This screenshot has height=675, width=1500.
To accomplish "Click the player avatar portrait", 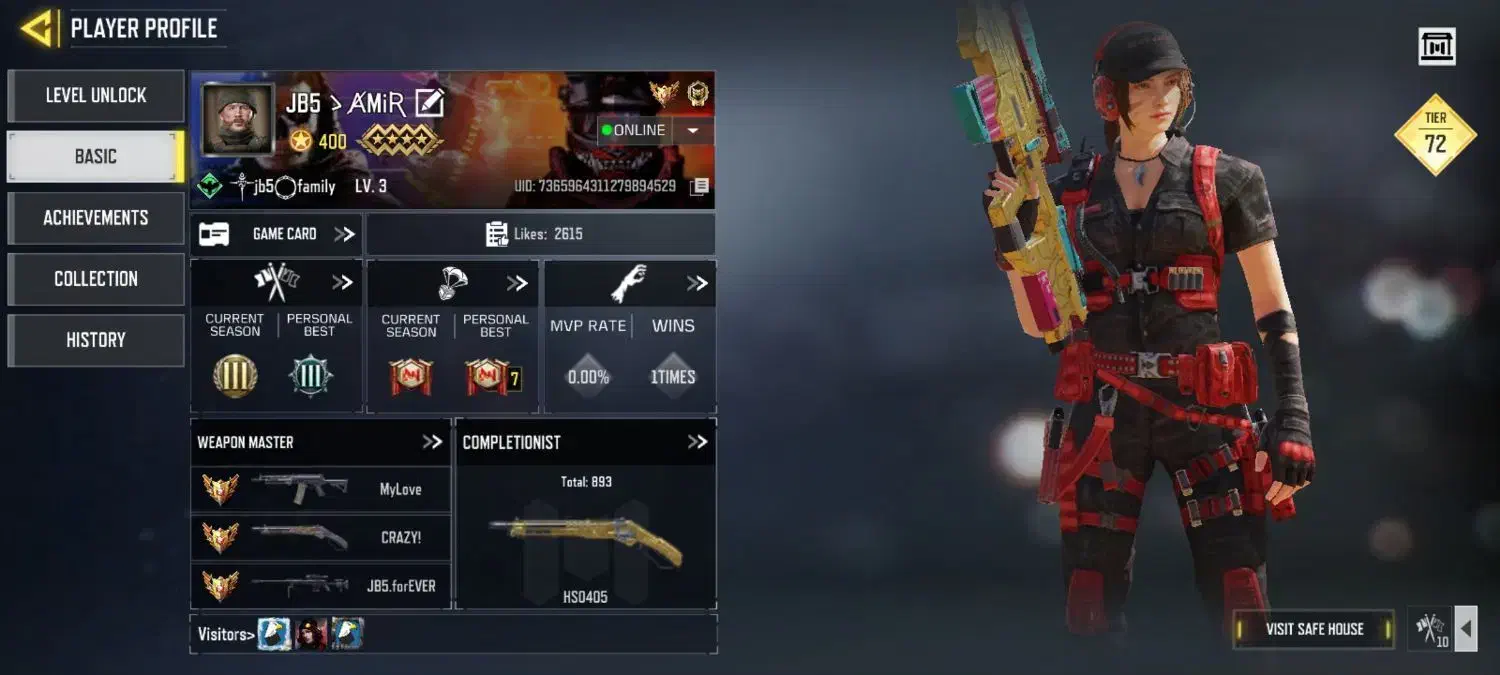I will pyautogui.click(x=237, y=119).
